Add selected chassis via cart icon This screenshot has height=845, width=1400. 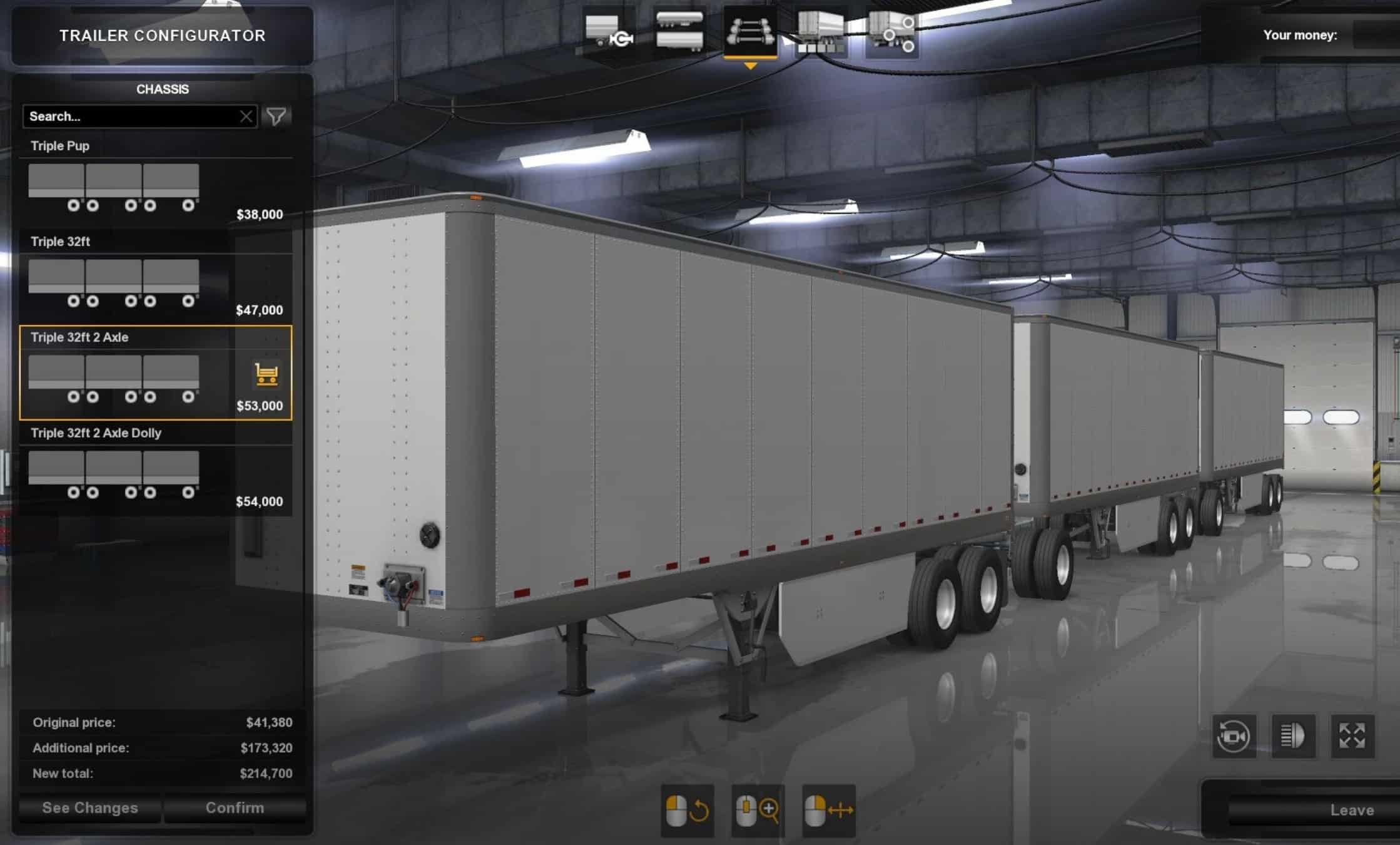[266, 374]
